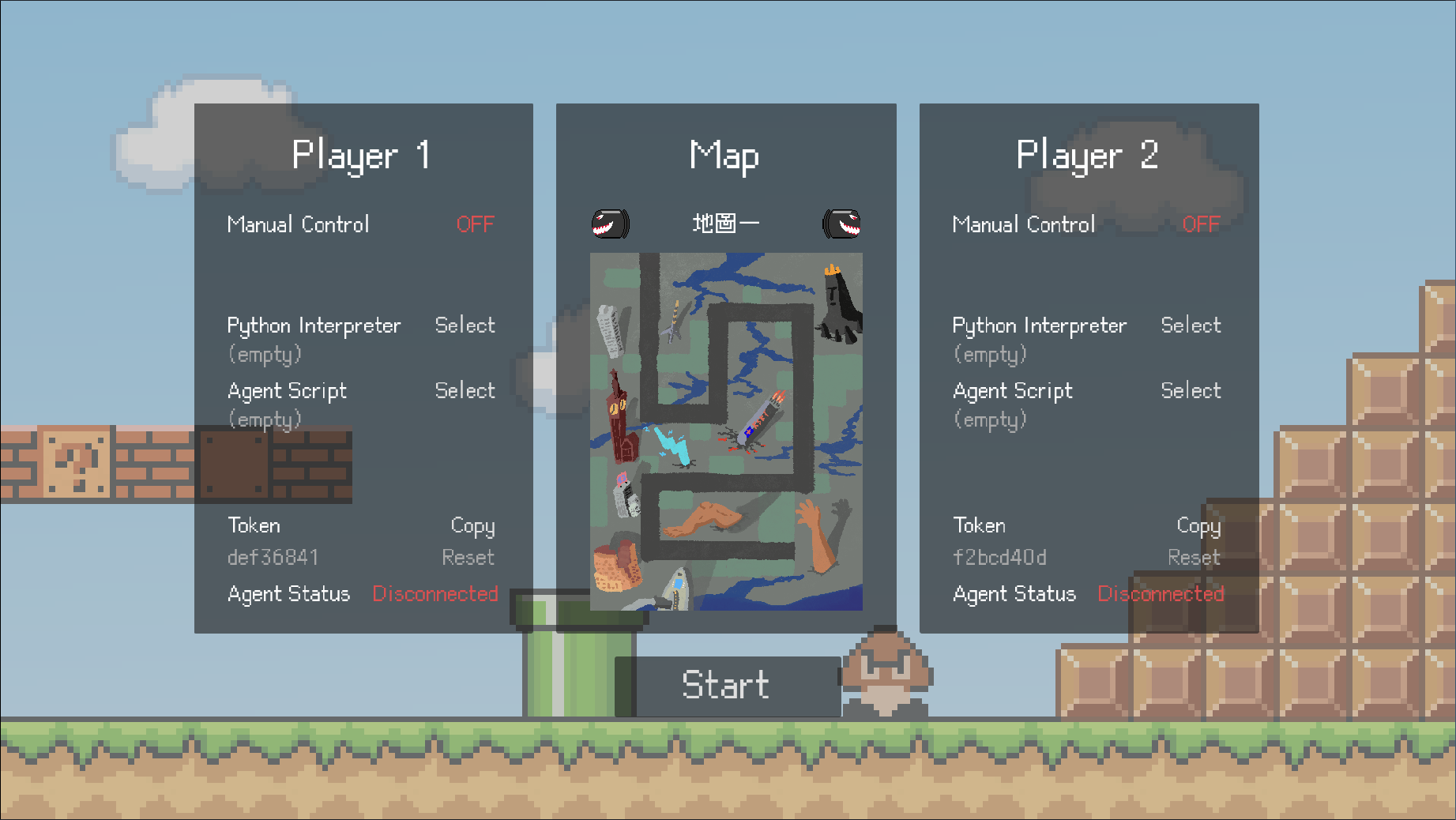This screenshot has height=820, width=1456.
Task: Toggle Player 2 Manual Control OFF switch
Action: (x=1200, y=224)
